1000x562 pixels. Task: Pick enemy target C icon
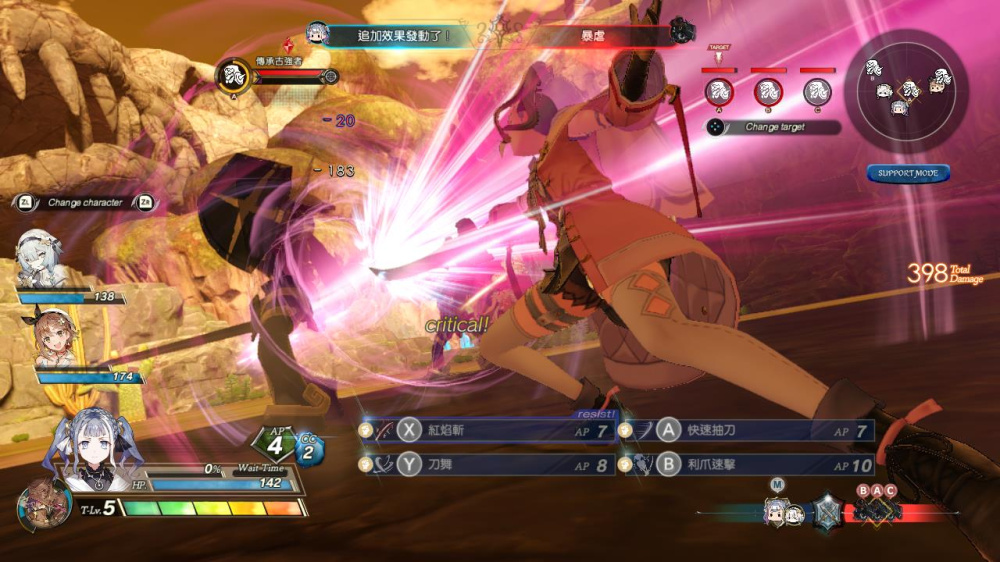(817, 92)
